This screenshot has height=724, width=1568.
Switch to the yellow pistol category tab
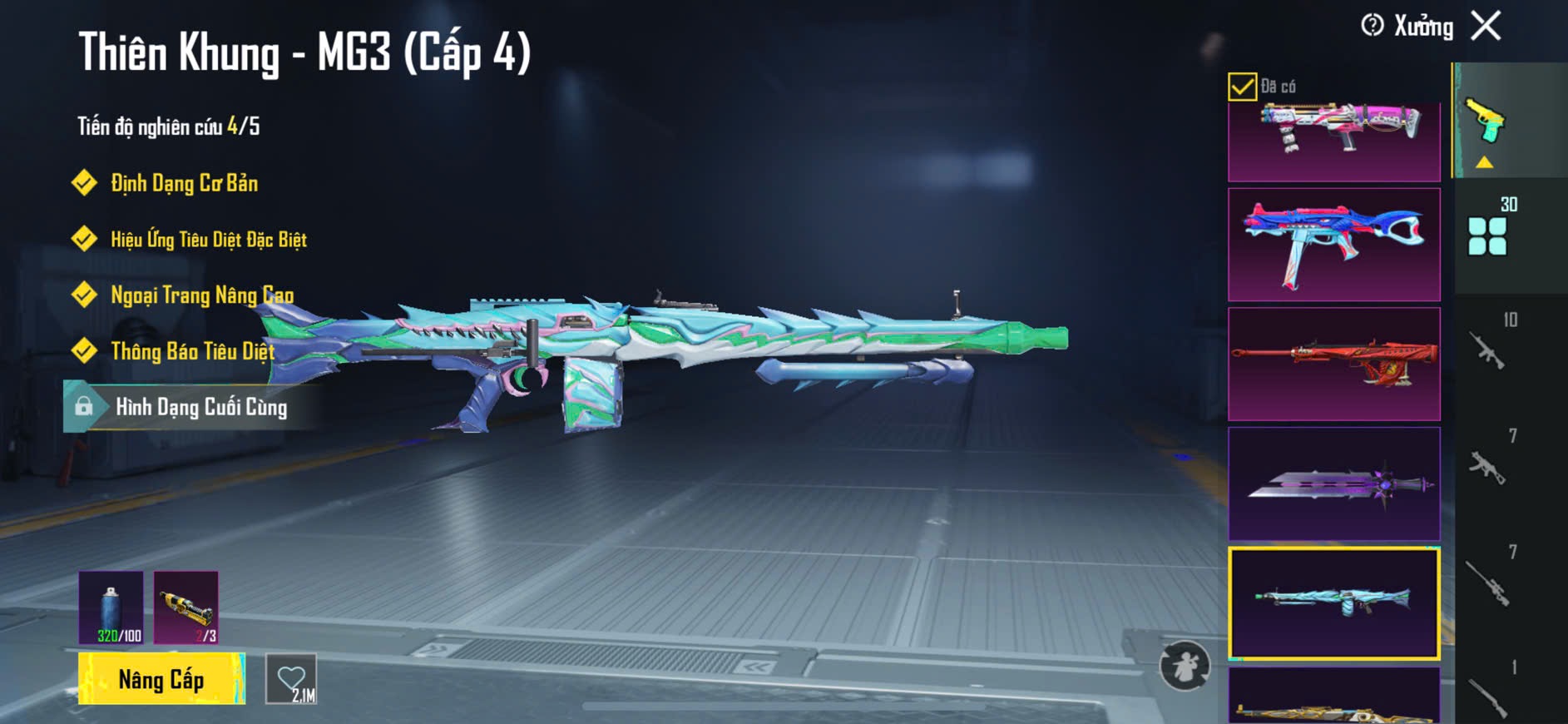[x=1486, y=123]
